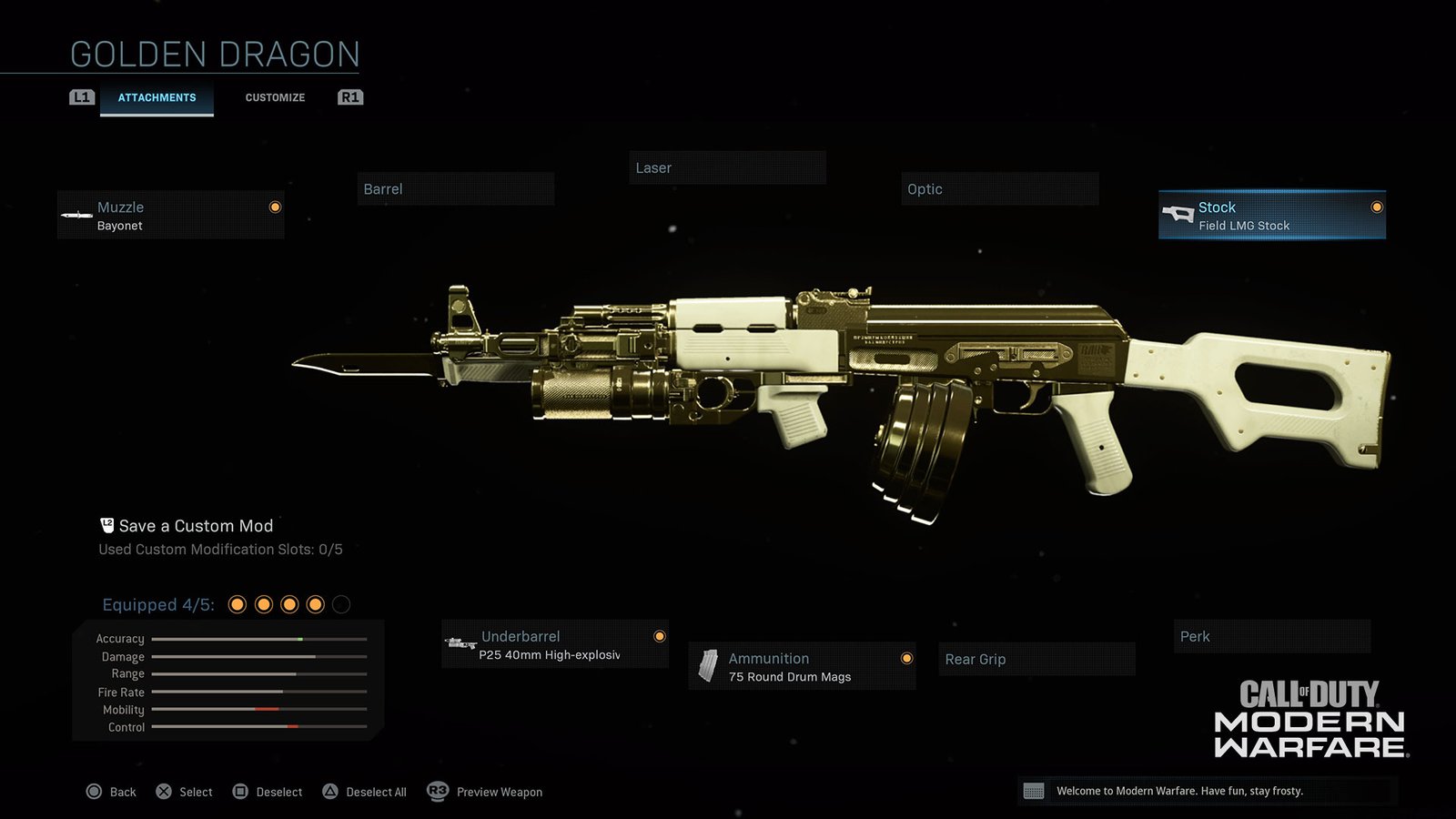Image resolution: width=1456 pixels, height=819 pixels.
Task: Switch to the CUSTOMIZE tab
Action: [274, 97]
